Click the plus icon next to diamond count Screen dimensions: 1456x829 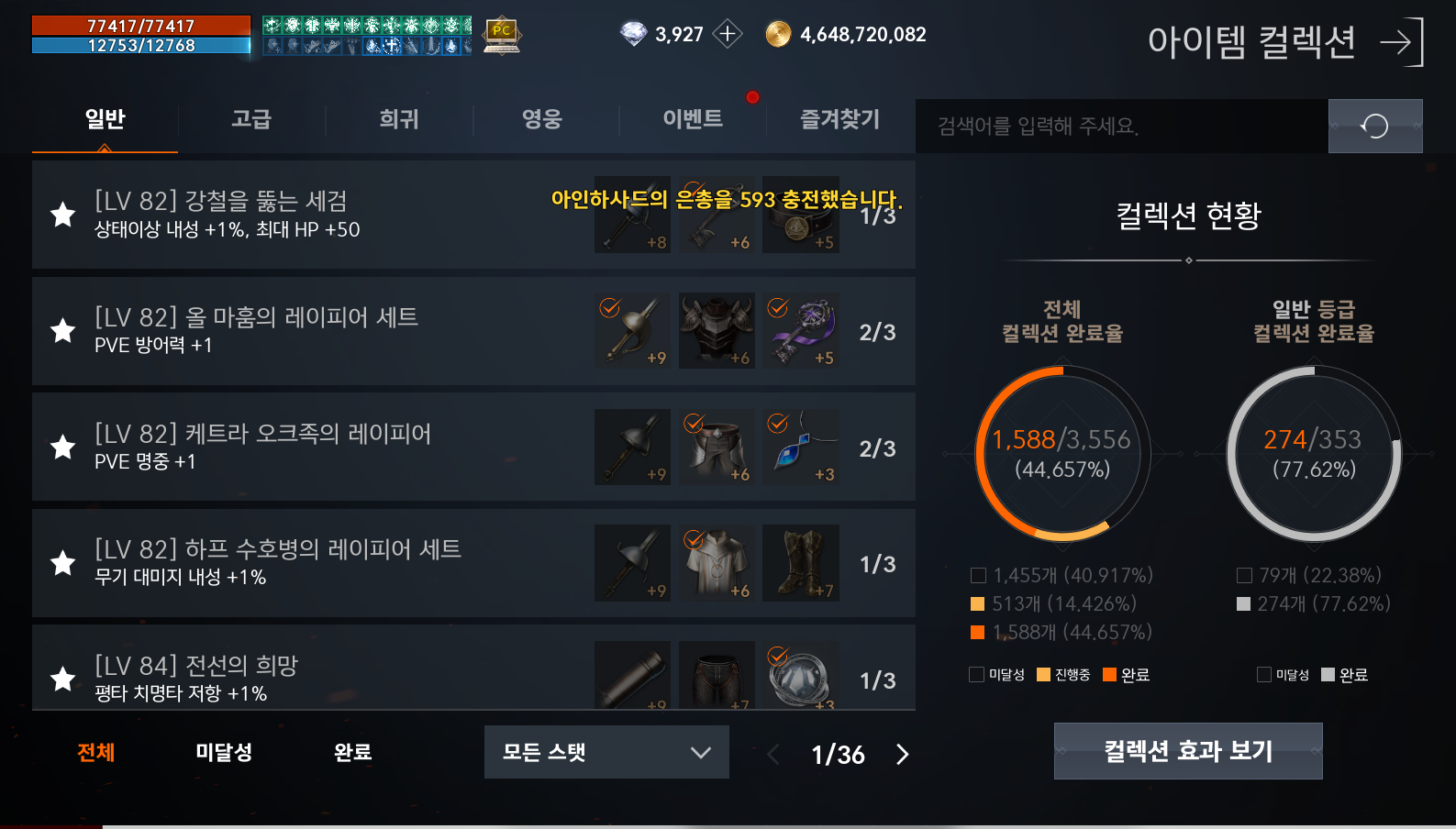coord(728,32)
